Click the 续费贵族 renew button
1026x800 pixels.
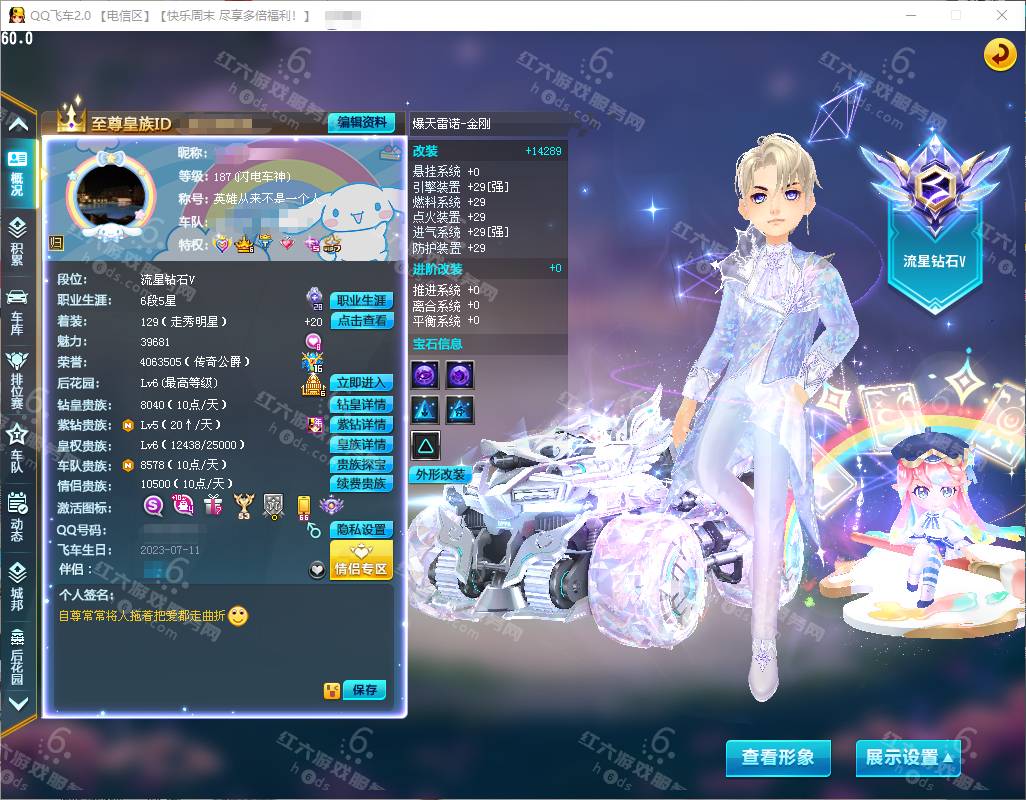(x=361, y=484)
